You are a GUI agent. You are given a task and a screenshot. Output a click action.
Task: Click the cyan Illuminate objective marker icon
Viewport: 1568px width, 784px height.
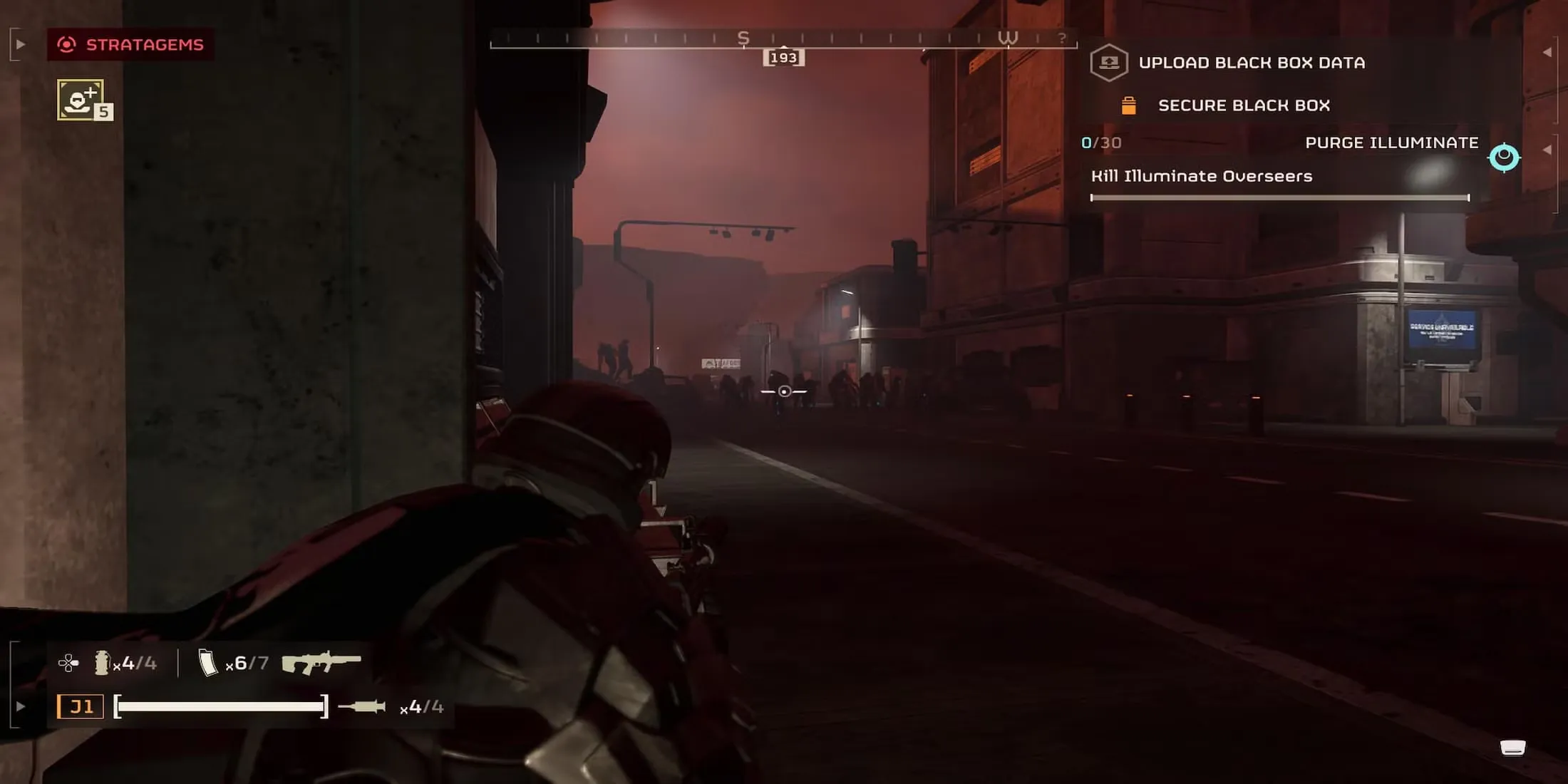(x=1504, y=158)
